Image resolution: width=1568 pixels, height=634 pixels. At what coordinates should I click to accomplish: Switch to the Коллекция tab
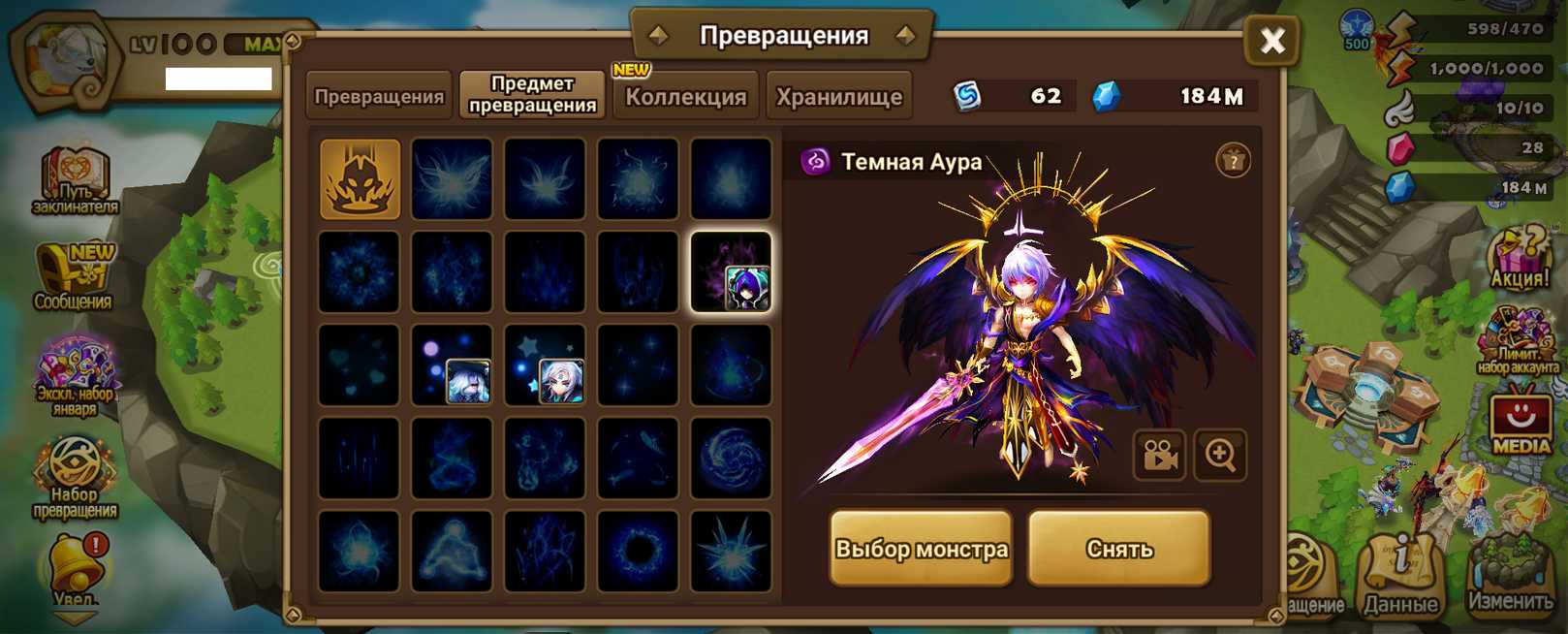pos(685,96)
